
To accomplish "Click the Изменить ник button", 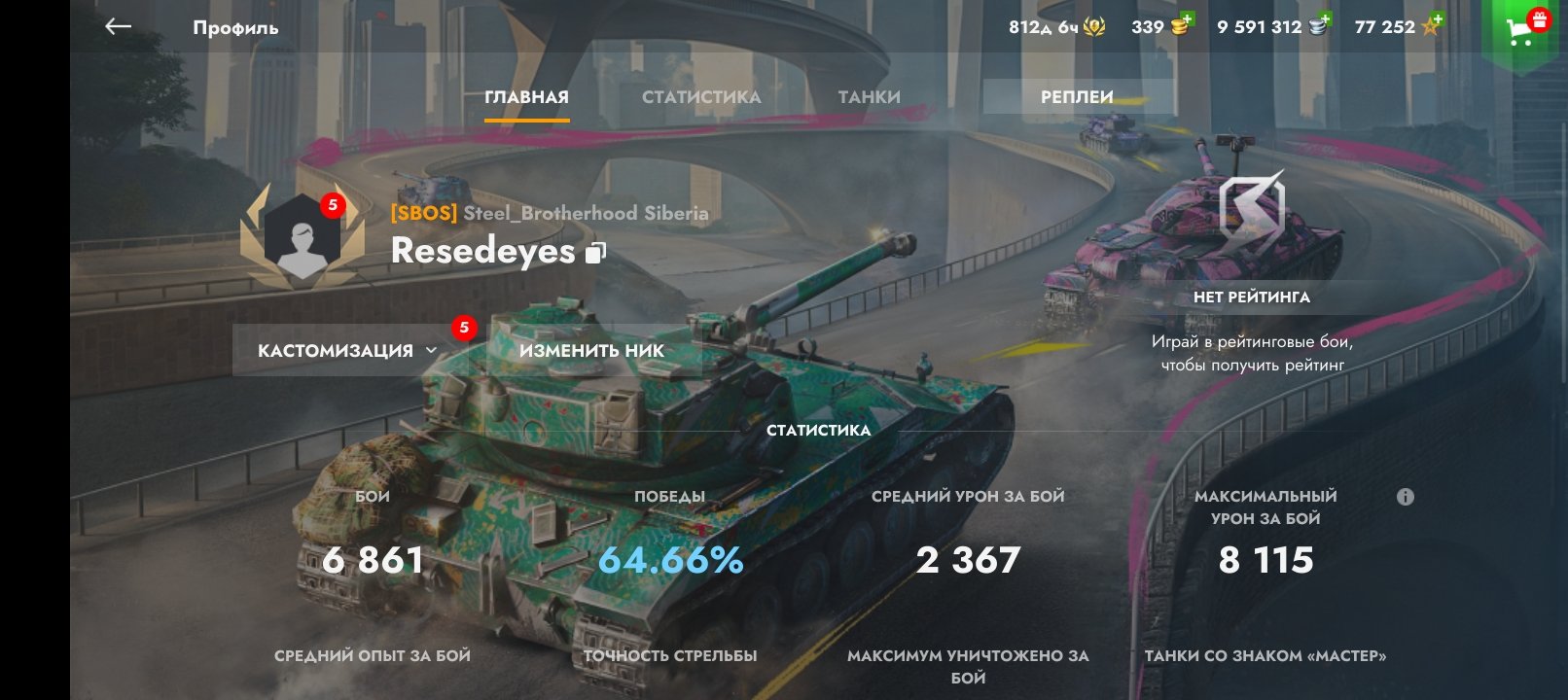I will coord(591,351).
